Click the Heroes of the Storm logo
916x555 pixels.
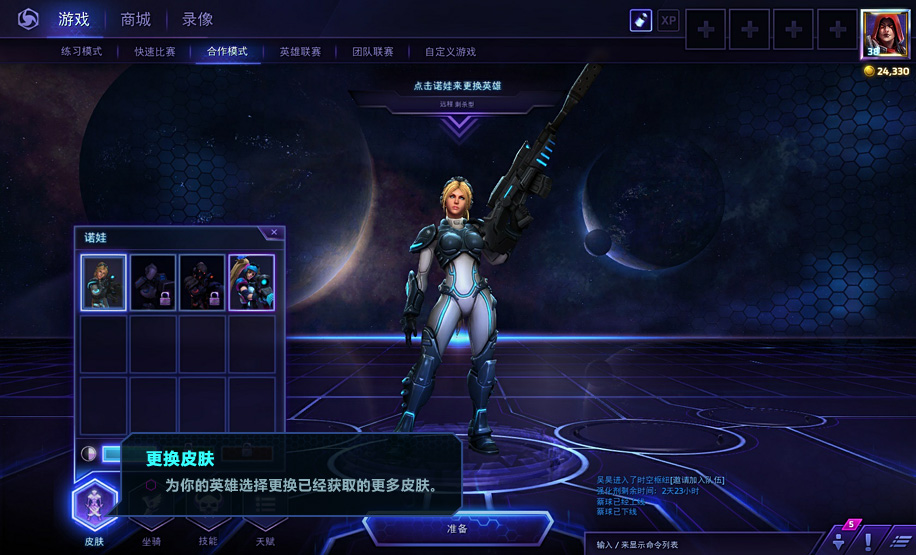tap(28, 19)
